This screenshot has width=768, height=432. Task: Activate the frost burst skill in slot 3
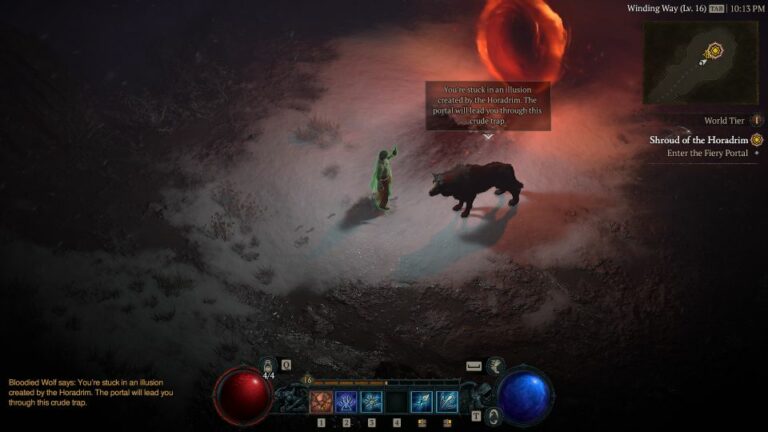pos(372,401)
